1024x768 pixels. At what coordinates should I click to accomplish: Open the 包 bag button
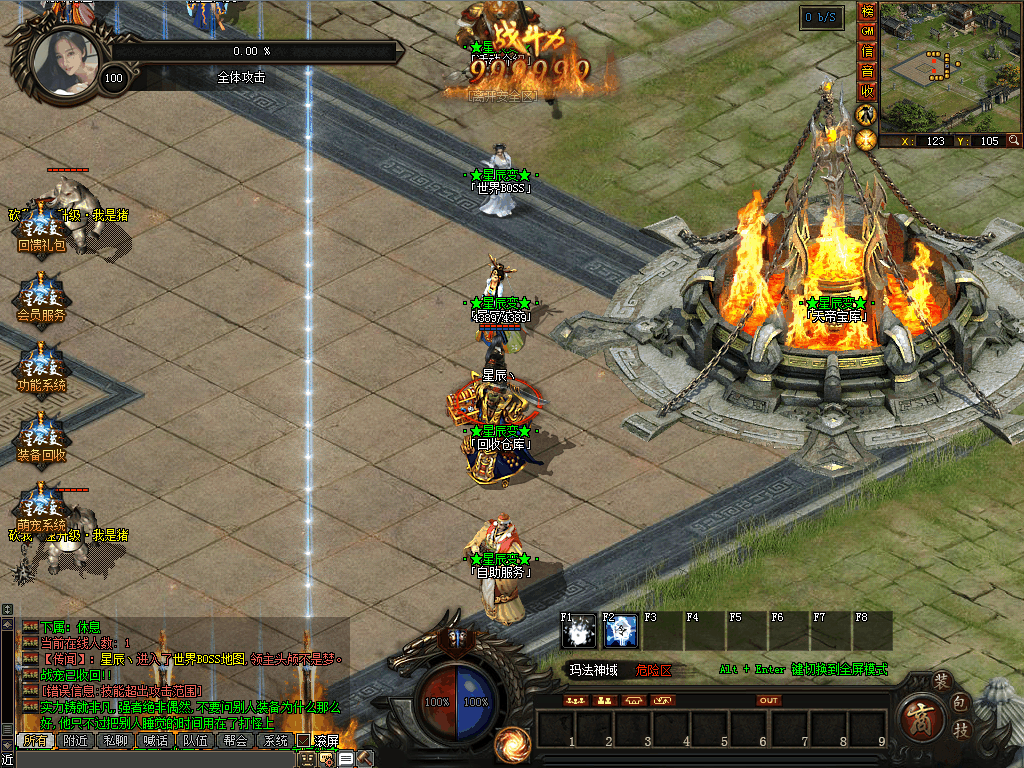[959, 703]
